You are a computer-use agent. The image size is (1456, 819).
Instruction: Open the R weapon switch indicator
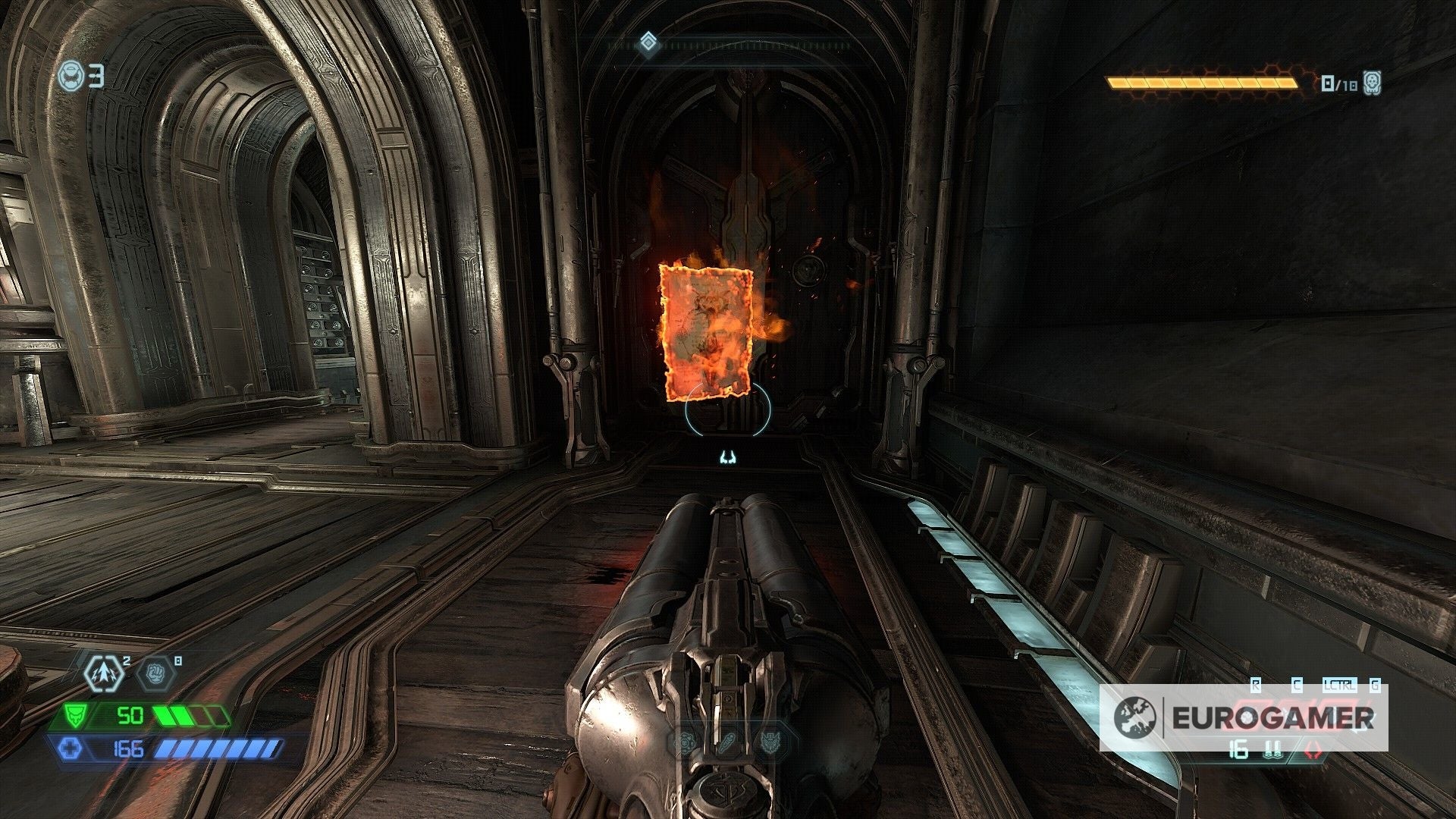pos(1255,684)
